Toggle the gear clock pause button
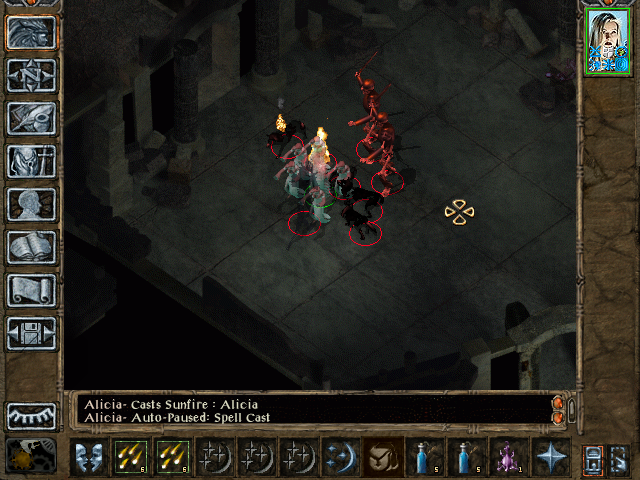 point(31,455)
